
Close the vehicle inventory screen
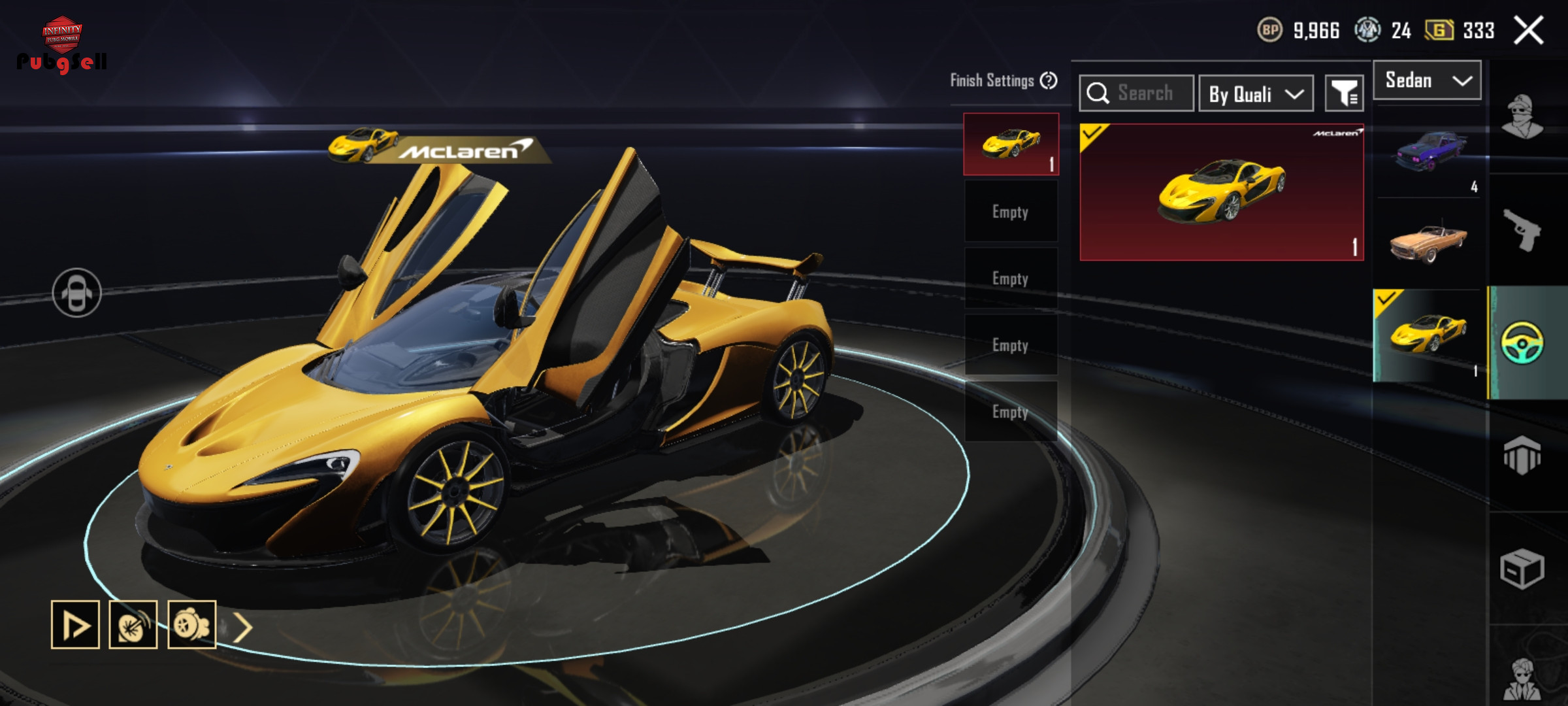pos(1529,31)
